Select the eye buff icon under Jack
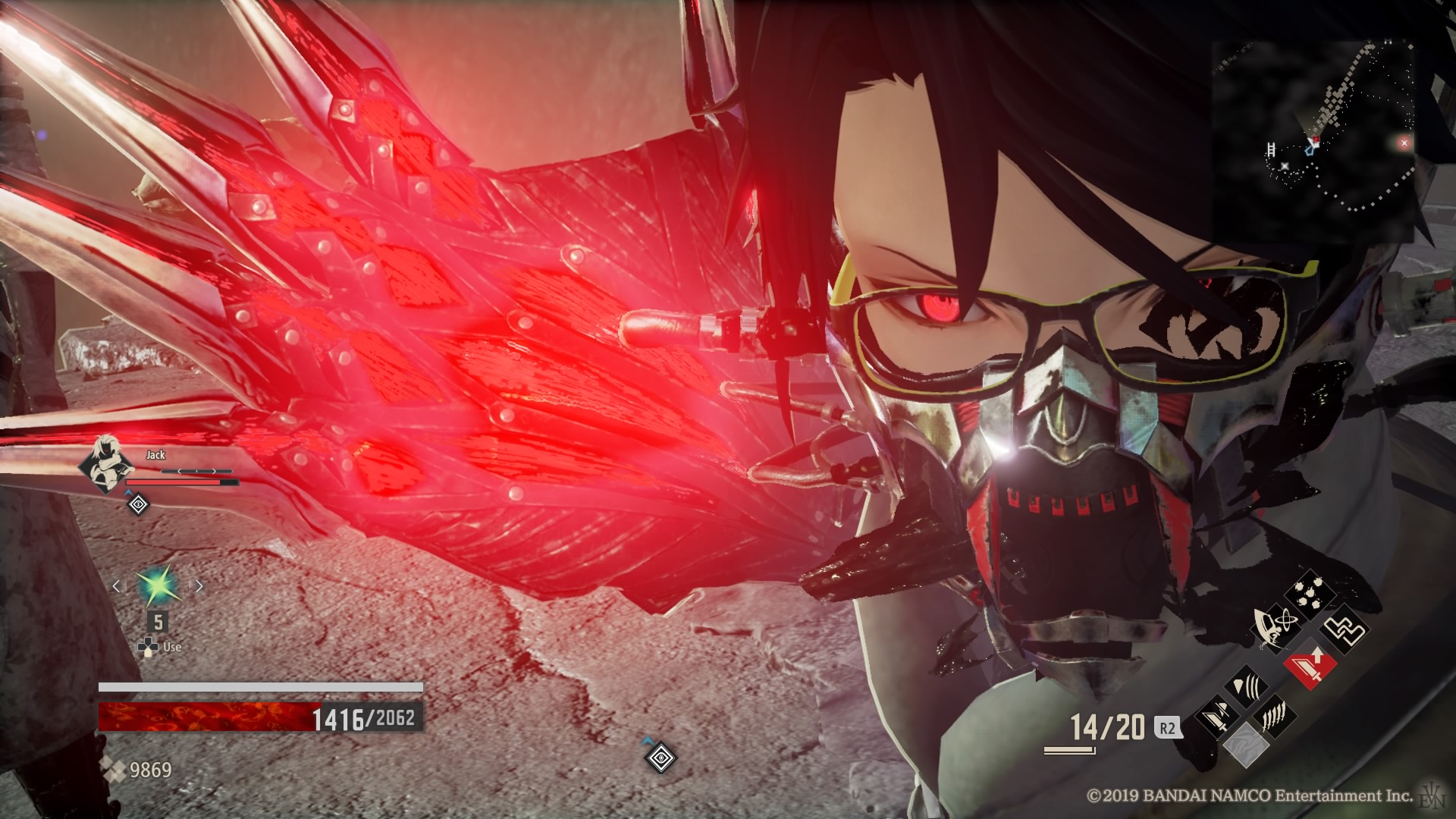This screenshot has width=1456, height=819. pyautogui.click(x=138, y=504)
